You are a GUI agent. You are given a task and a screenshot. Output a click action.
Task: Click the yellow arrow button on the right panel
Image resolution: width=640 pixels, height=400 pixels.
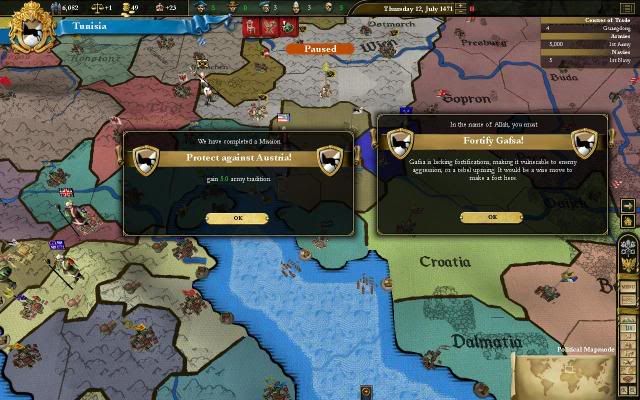point(628,207)
